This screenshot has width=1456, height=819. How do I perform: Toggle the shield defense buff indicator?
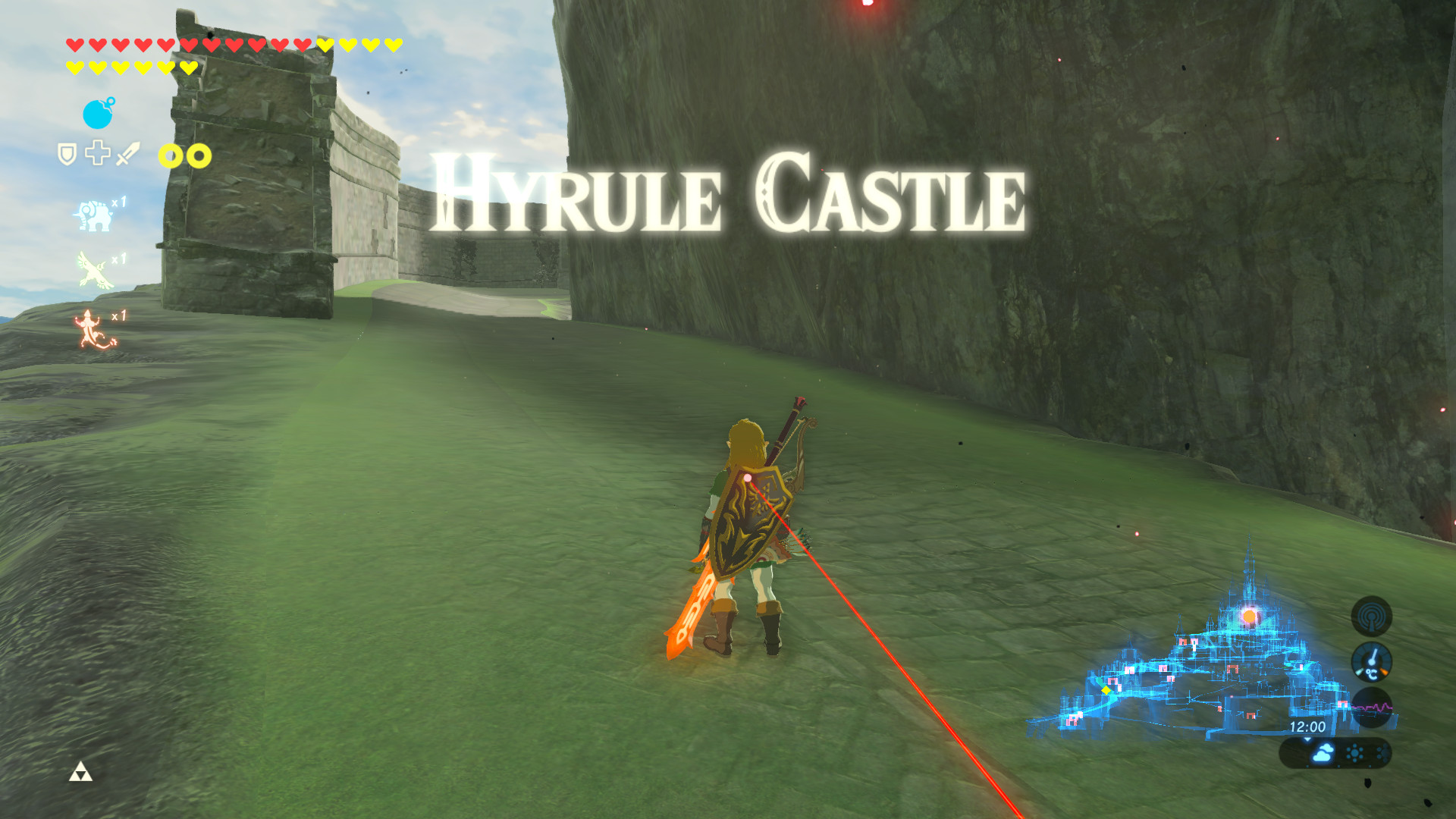pos(66,154)
